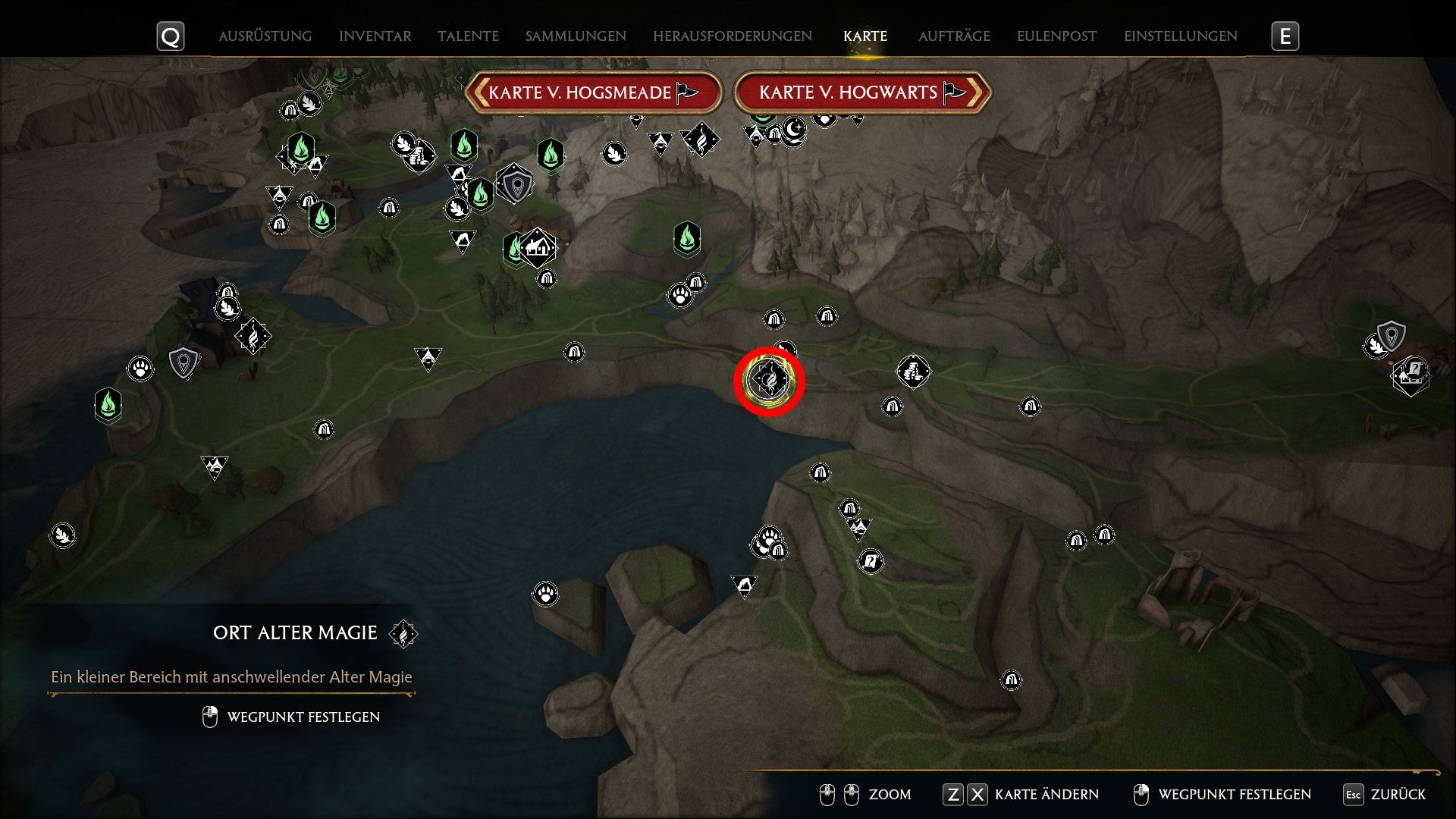Open the EINSTELLUNGEN menu
This screenshot has width=1456, height=819.
click(1180, 36)
